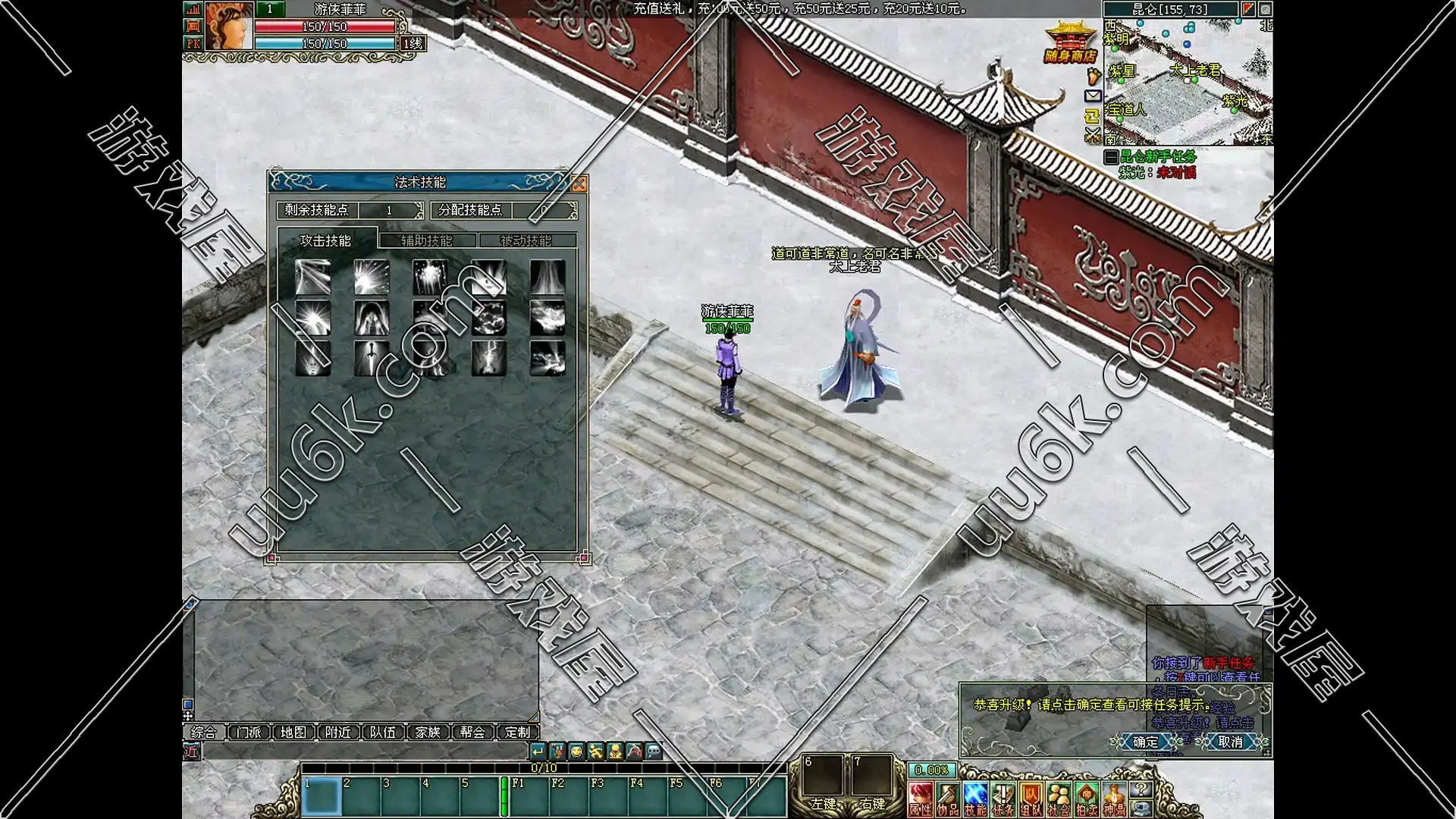Open the mail envelope icon
Screen dimensions: 1456x819
1093,96
